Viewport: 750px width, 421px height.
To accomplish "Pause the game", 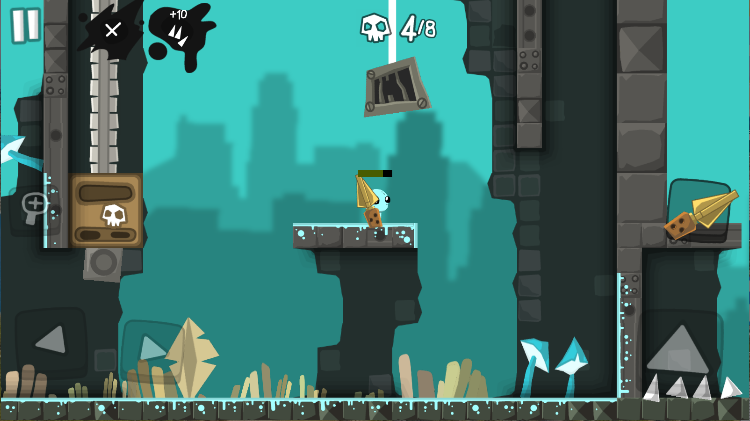I will tap(26, 24).
